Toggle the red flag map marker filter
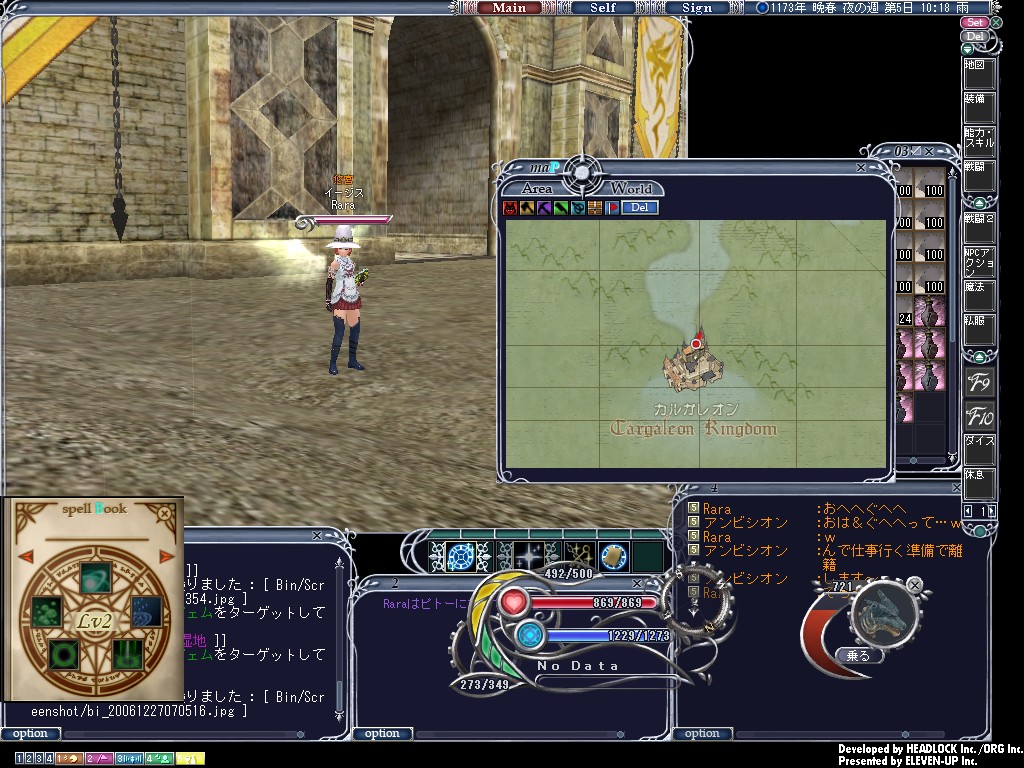 point(612,208)
